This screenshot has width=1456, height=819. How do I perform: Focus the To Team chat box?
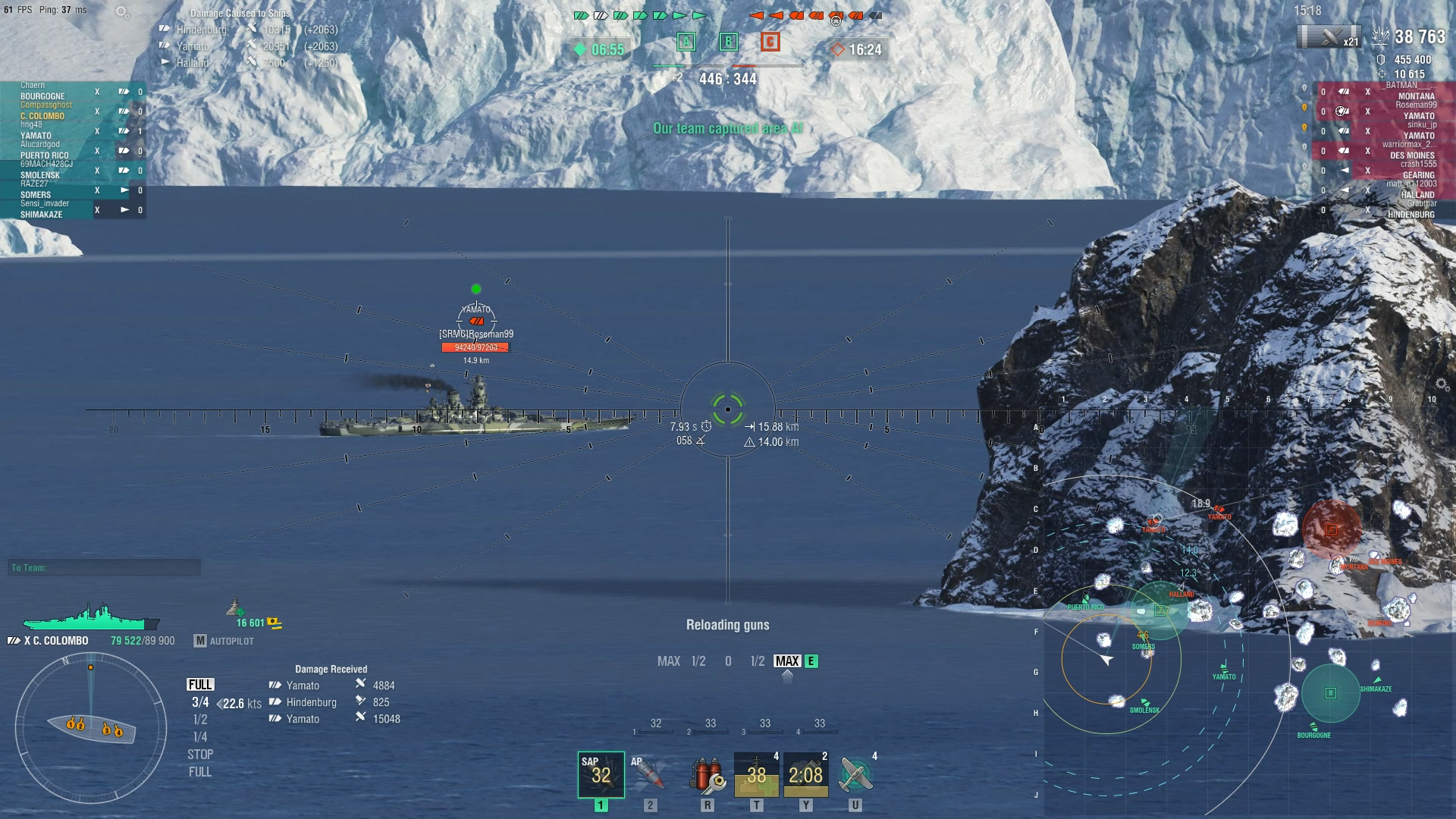[x=105, y=568]
